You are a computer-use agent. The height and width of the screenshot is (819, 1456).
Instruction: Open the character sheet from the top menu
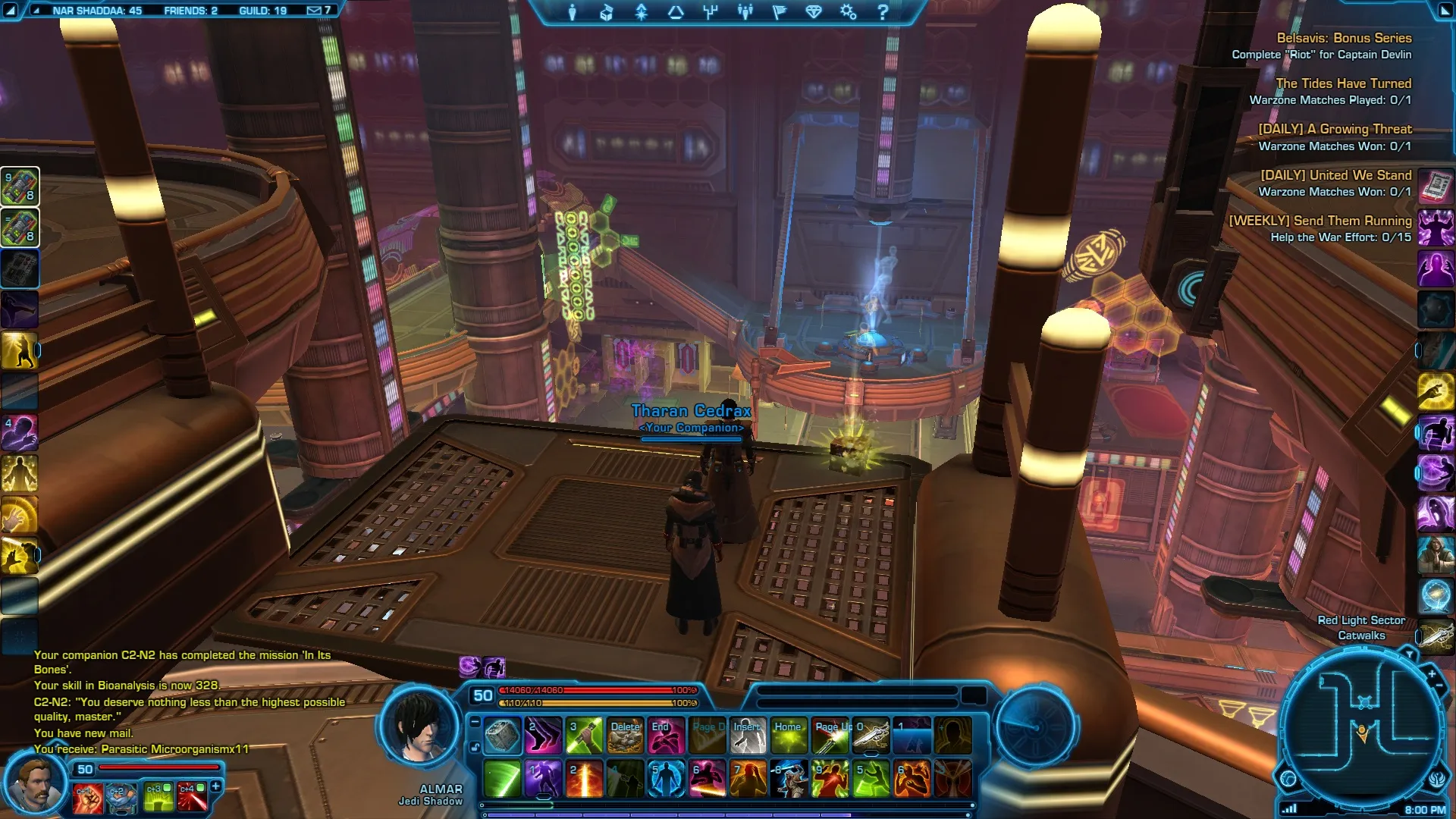573,12
